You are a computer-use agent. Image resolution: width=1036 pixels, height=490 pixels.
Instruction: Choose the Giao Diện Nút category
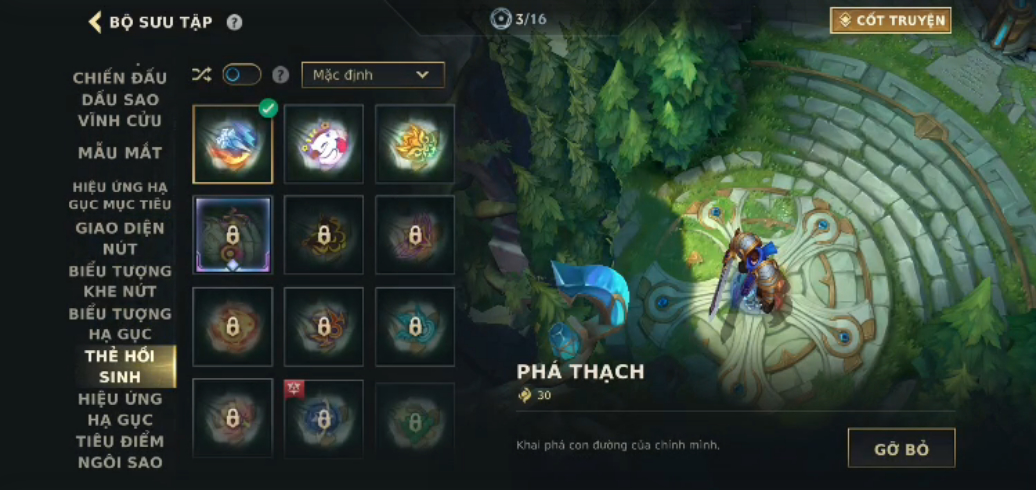point(120,238)
